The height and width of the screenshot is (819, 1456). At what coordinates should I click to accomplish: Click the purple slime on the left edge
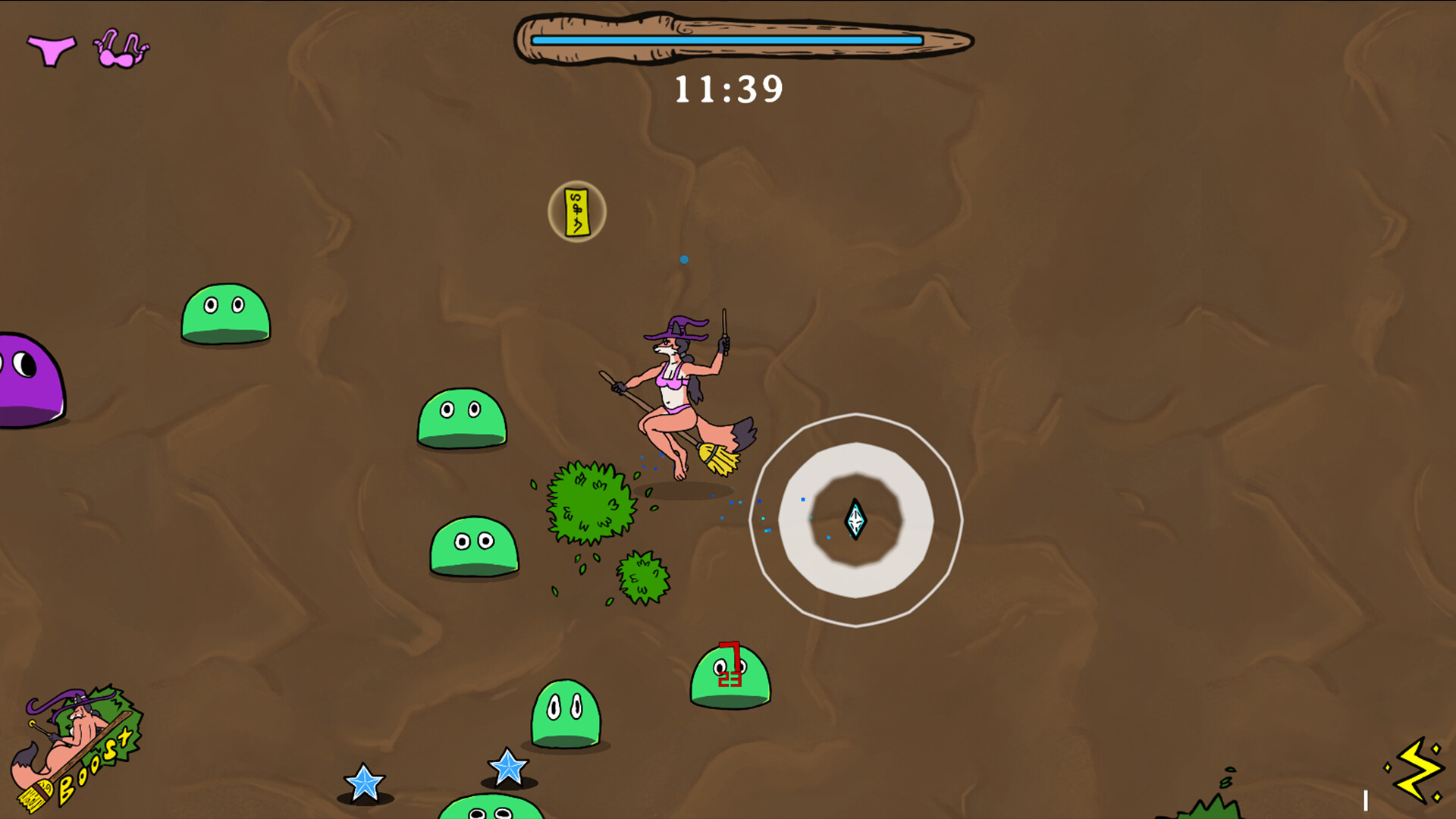pos(27,379)
